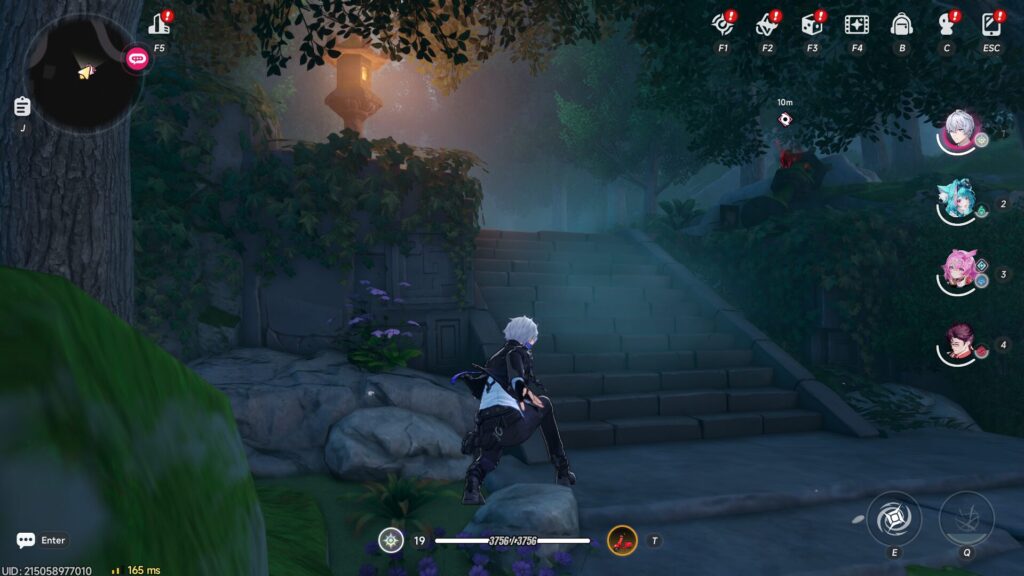Open the film strip sparkle icon
This screenshot has height=576, width=1024.
tap(856, 24)
